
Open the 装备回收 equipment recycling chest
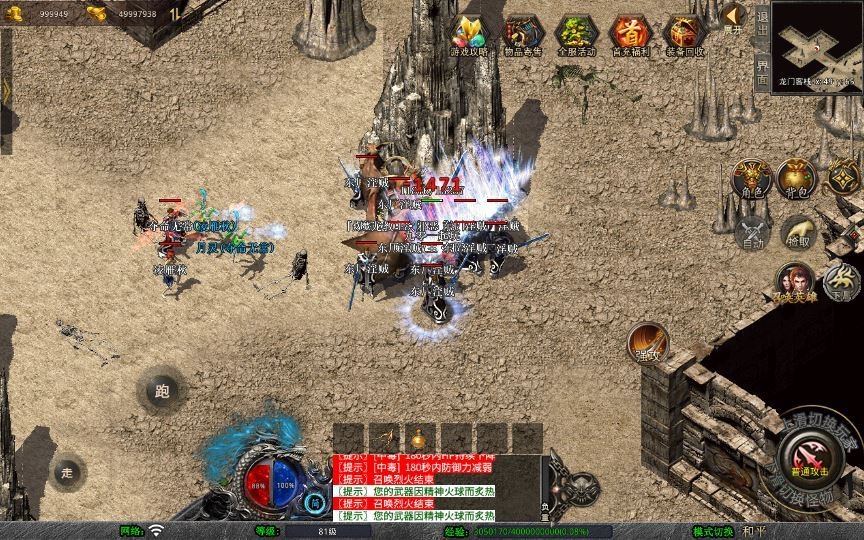pos(684,35)
